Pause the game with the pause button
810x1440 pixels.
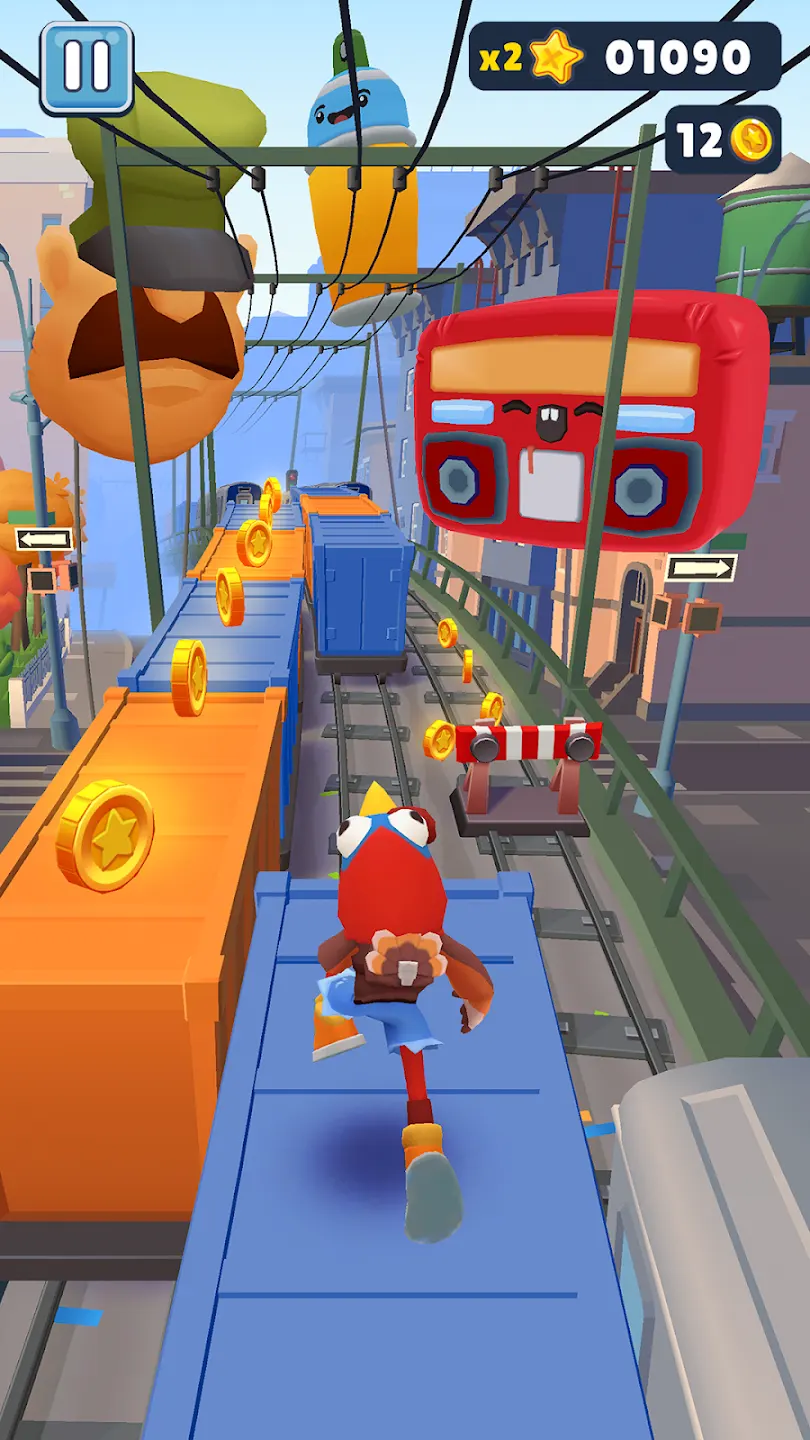coord(86,67)
